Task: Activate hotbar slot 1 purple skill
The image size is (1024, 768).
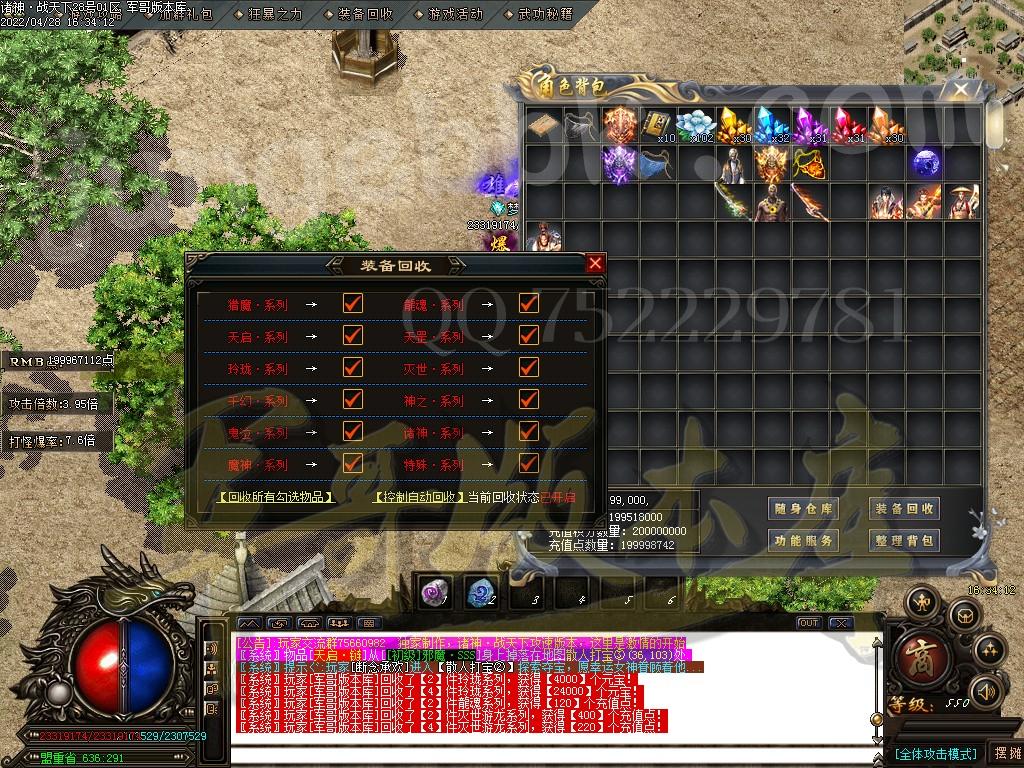Action: [434, 593]
